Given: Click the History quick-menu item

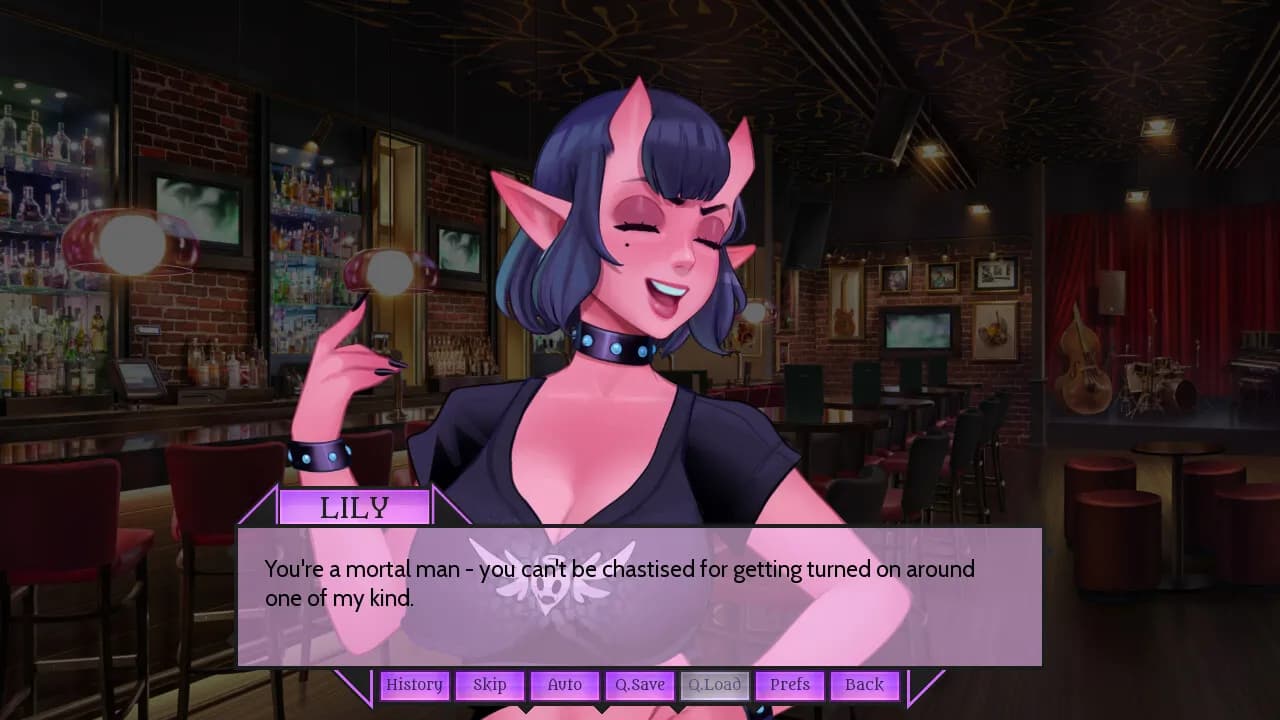Looking at the screenshot, I should [x=414, y=685].
